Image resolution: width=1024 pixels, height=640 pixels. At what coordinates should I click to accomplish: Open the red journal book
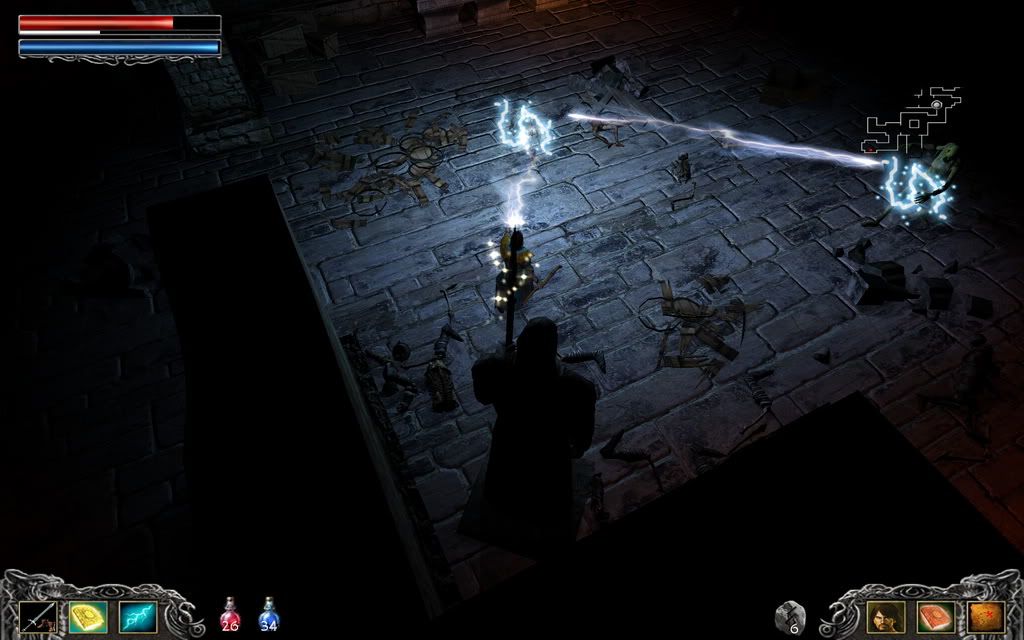936,617
